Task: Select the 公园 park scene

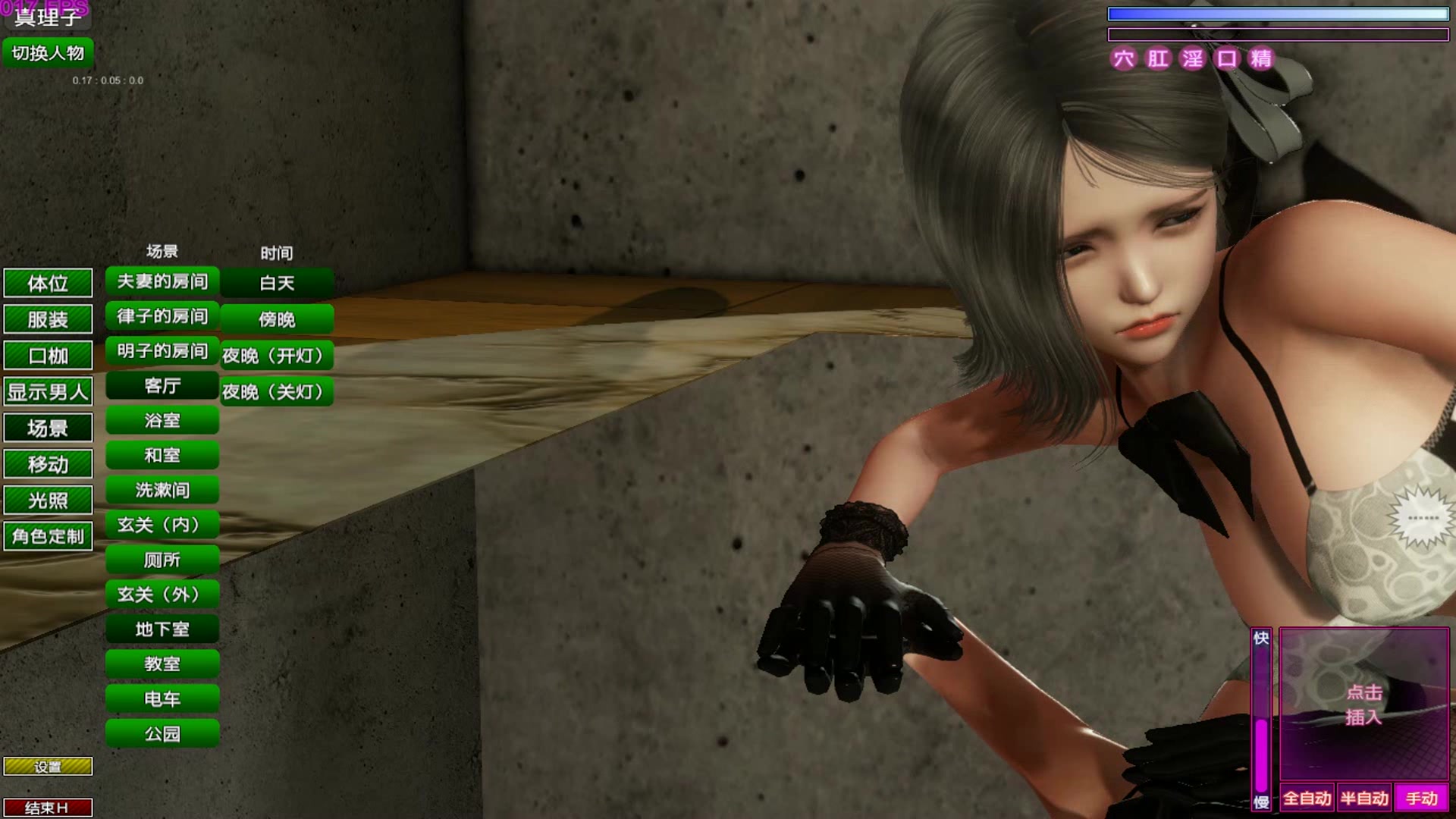Action: click(162, 734)
